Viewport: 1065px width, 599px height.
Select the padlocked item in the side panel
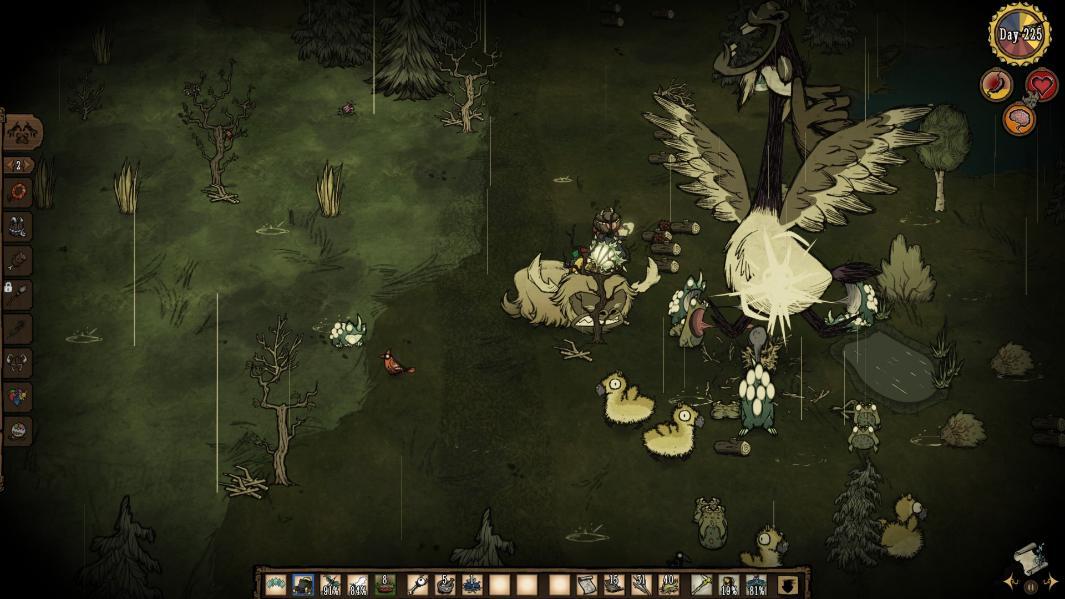click(x=17, y=294)
